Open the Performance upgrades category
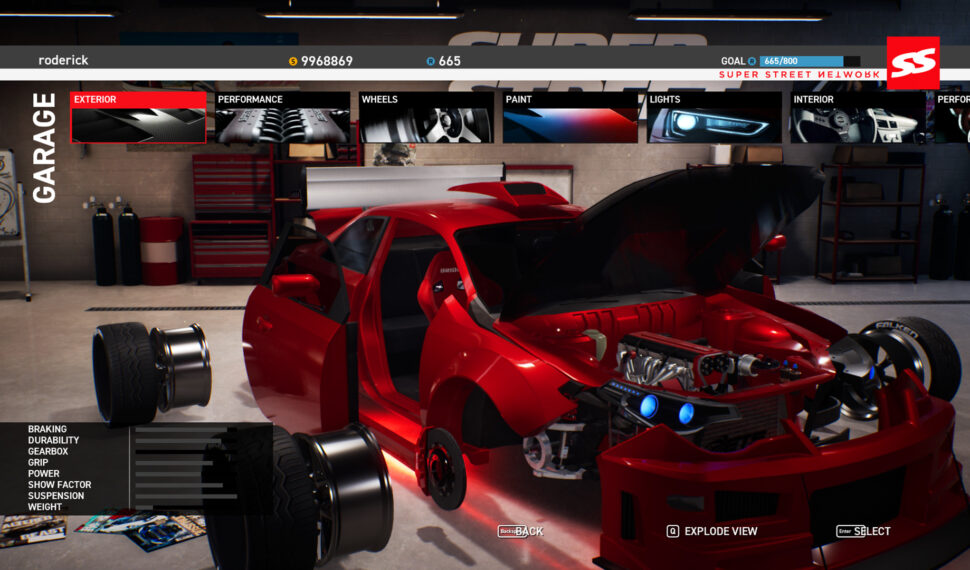 (282, 118)
